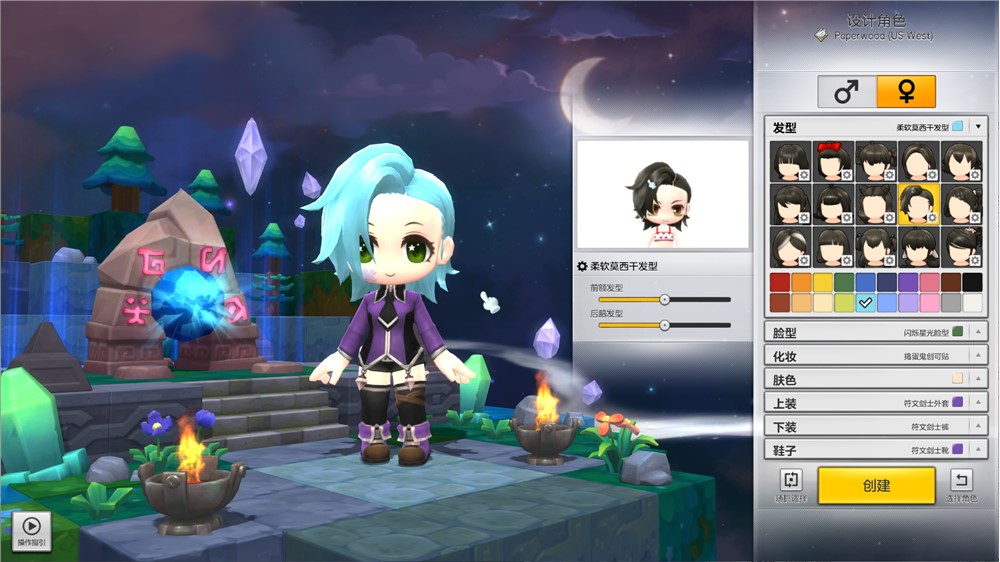Expand the 化妆 makeup section
This screenshot has width=1000, height=562.
pyautogui.click(x=979, y=355)
